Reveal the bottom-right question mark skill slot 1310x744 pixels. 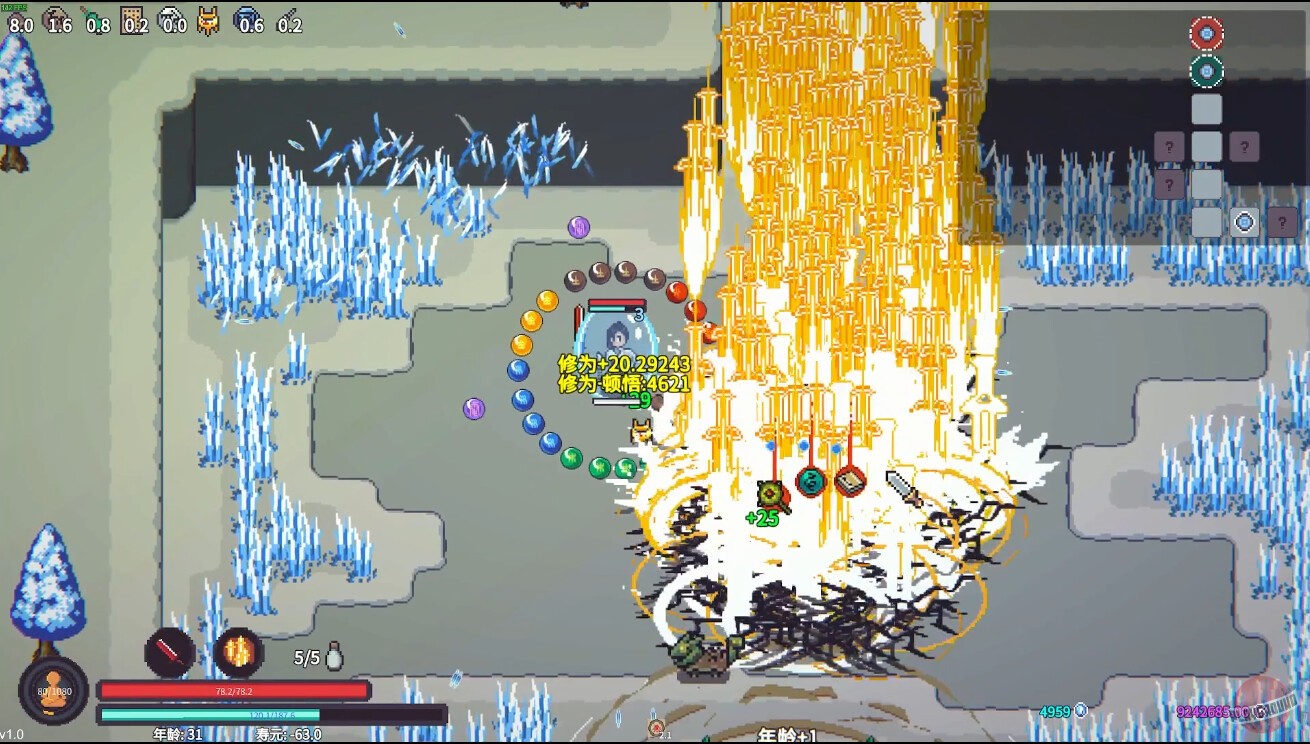[x=1281, y=223]
